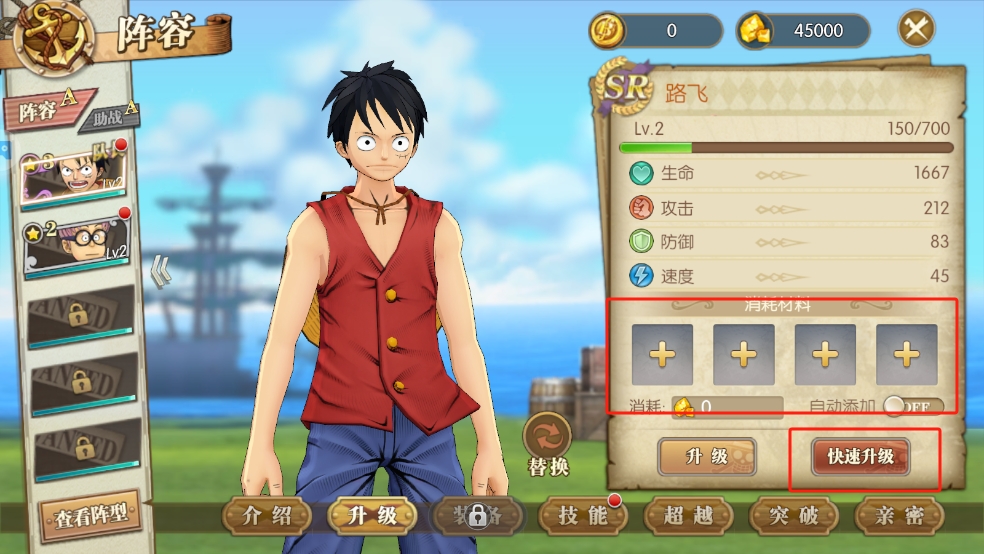Go to the 突破 breakthrough tab
The image size is (984, 554).
[x=794, y=516]
